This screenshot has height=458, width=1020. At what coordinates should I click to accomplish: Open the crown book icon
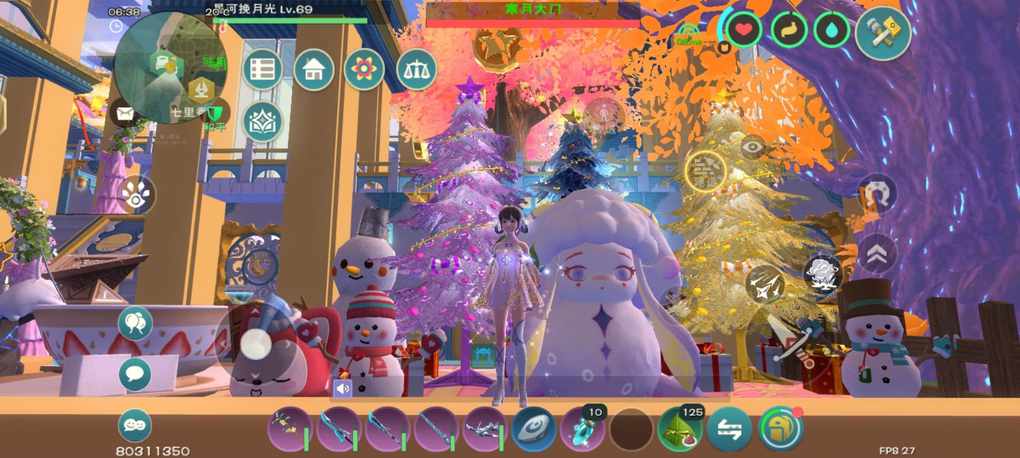263,121
